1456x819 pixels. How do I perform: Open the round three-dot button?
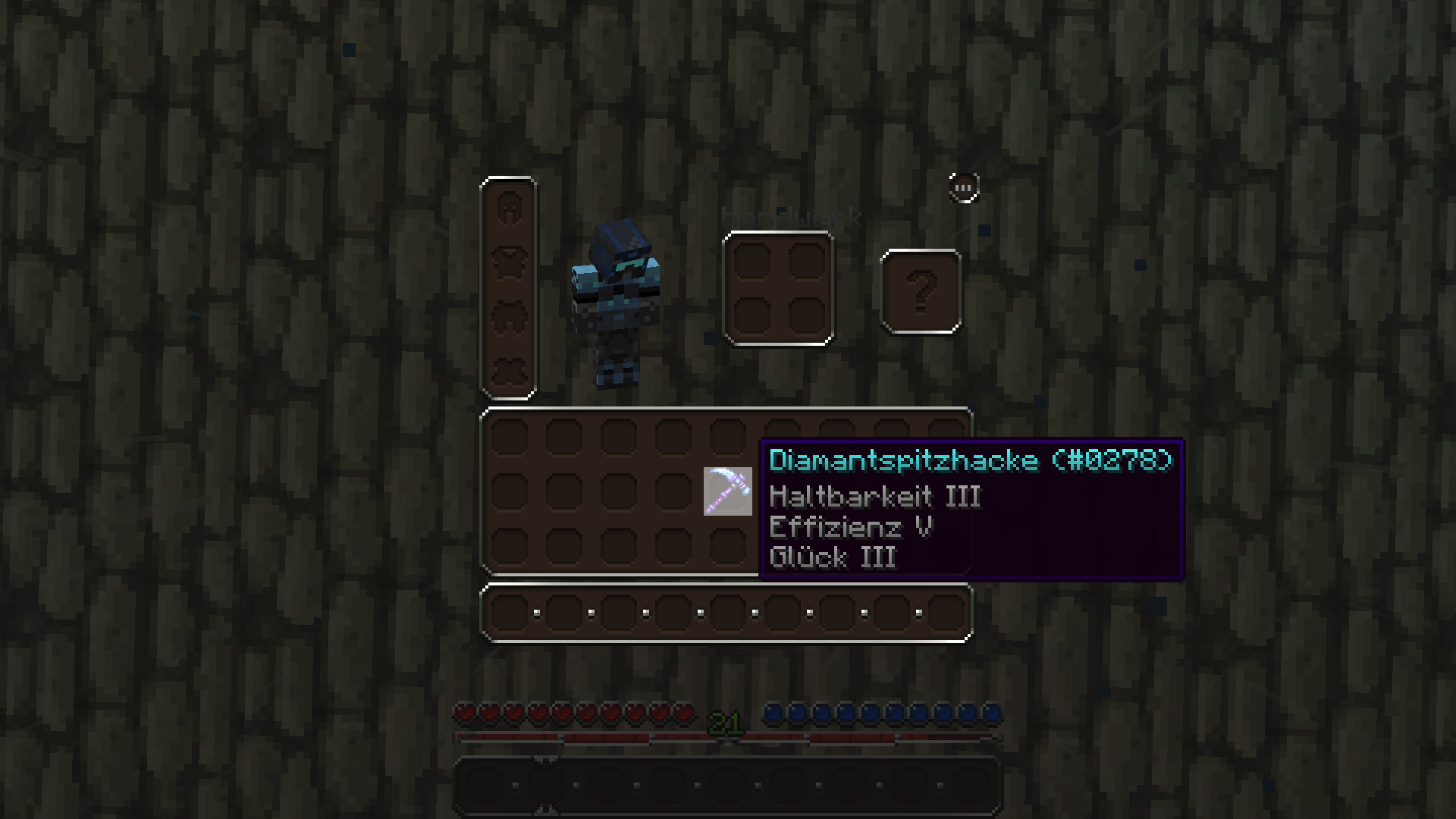point(964,187)
